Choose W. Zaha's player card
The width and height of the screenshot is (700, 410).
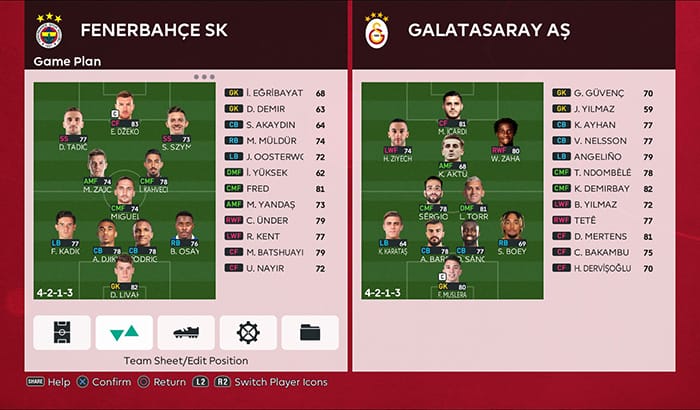(507, 137)
